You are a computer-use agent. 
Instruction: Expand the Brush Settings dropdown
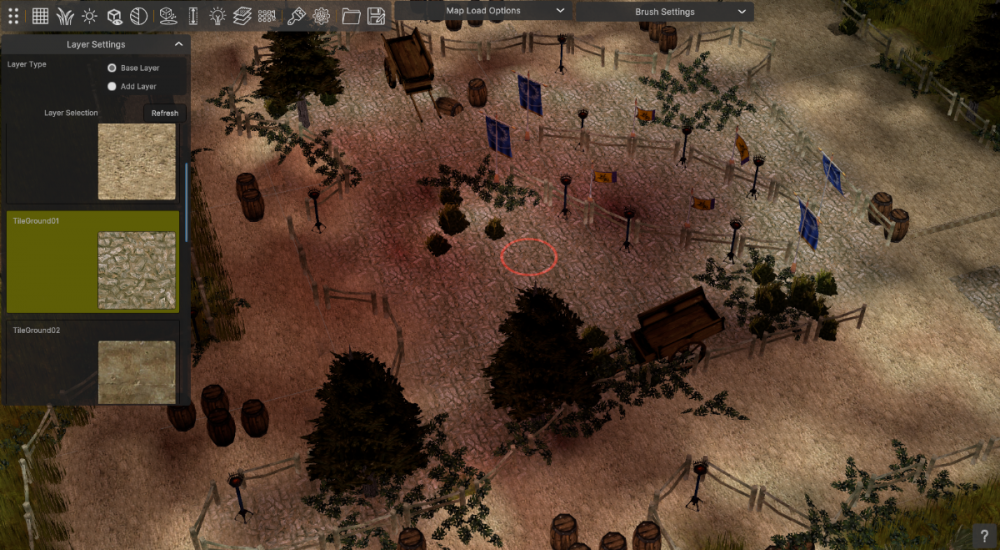coord(664,12)
